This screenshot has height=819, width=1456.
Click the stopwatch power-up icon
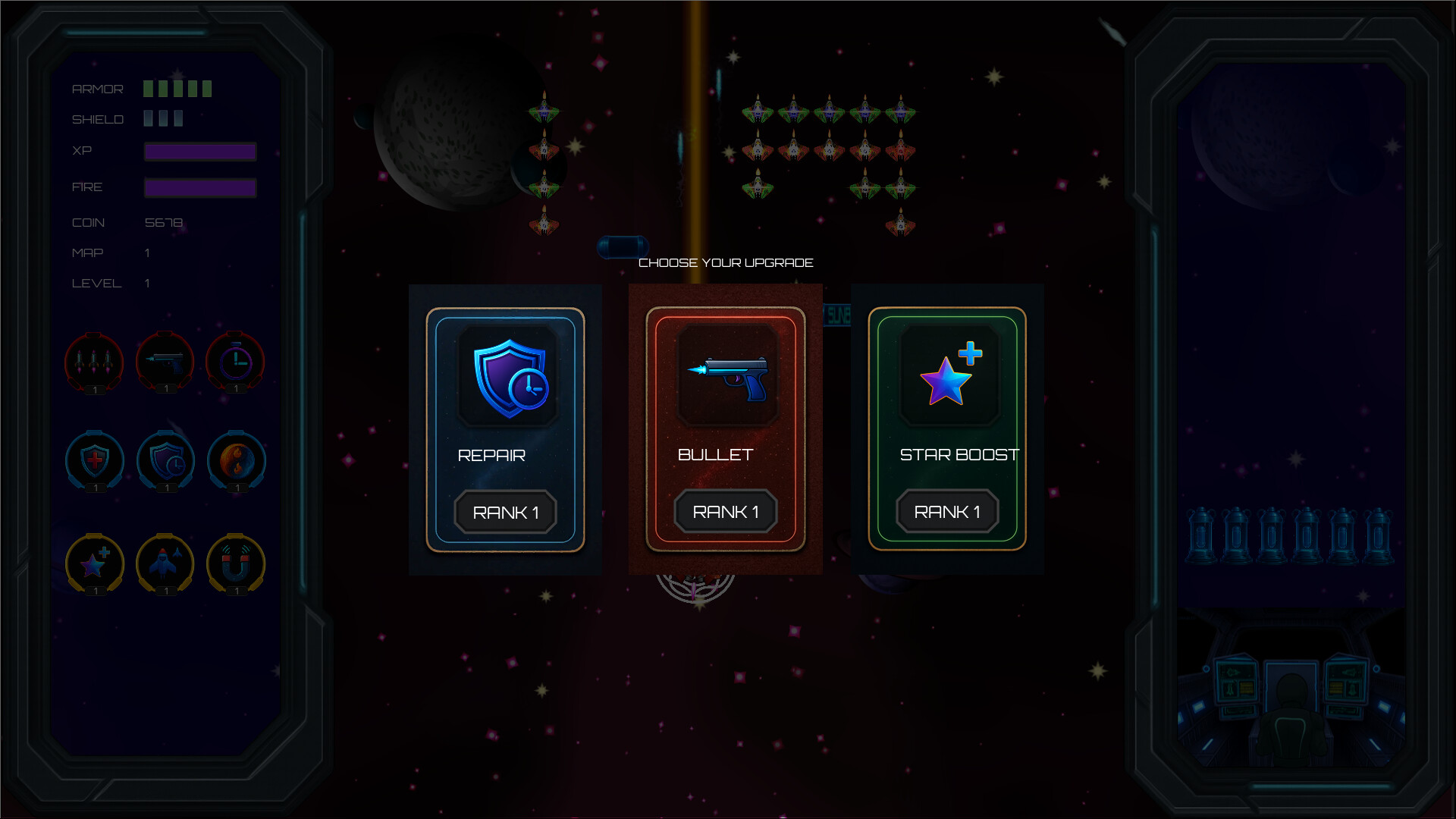click(x=236, y=362)
